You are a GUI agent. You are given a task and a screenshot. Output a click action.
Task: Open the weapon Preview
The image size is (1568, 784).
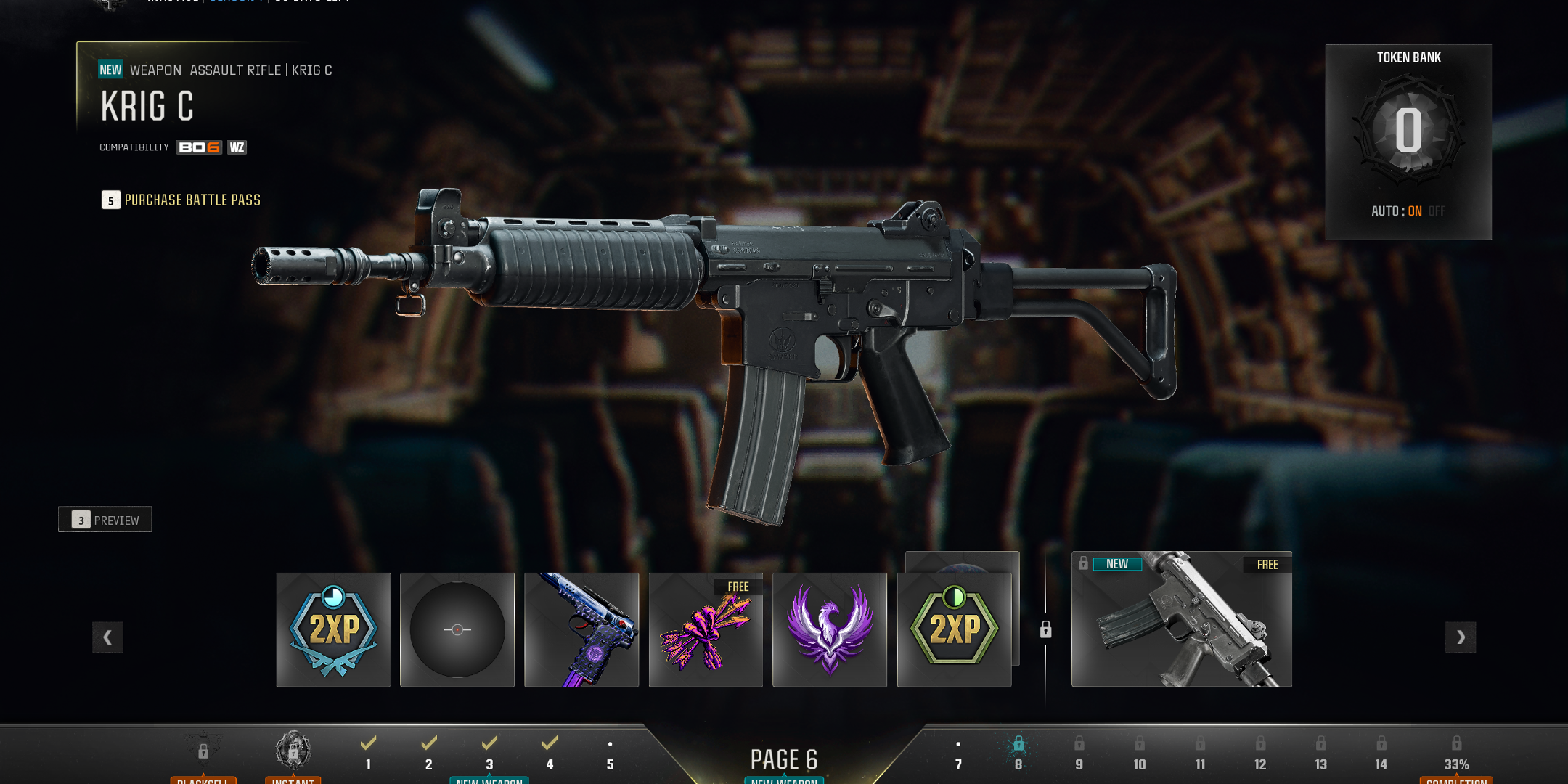[105, 520]
